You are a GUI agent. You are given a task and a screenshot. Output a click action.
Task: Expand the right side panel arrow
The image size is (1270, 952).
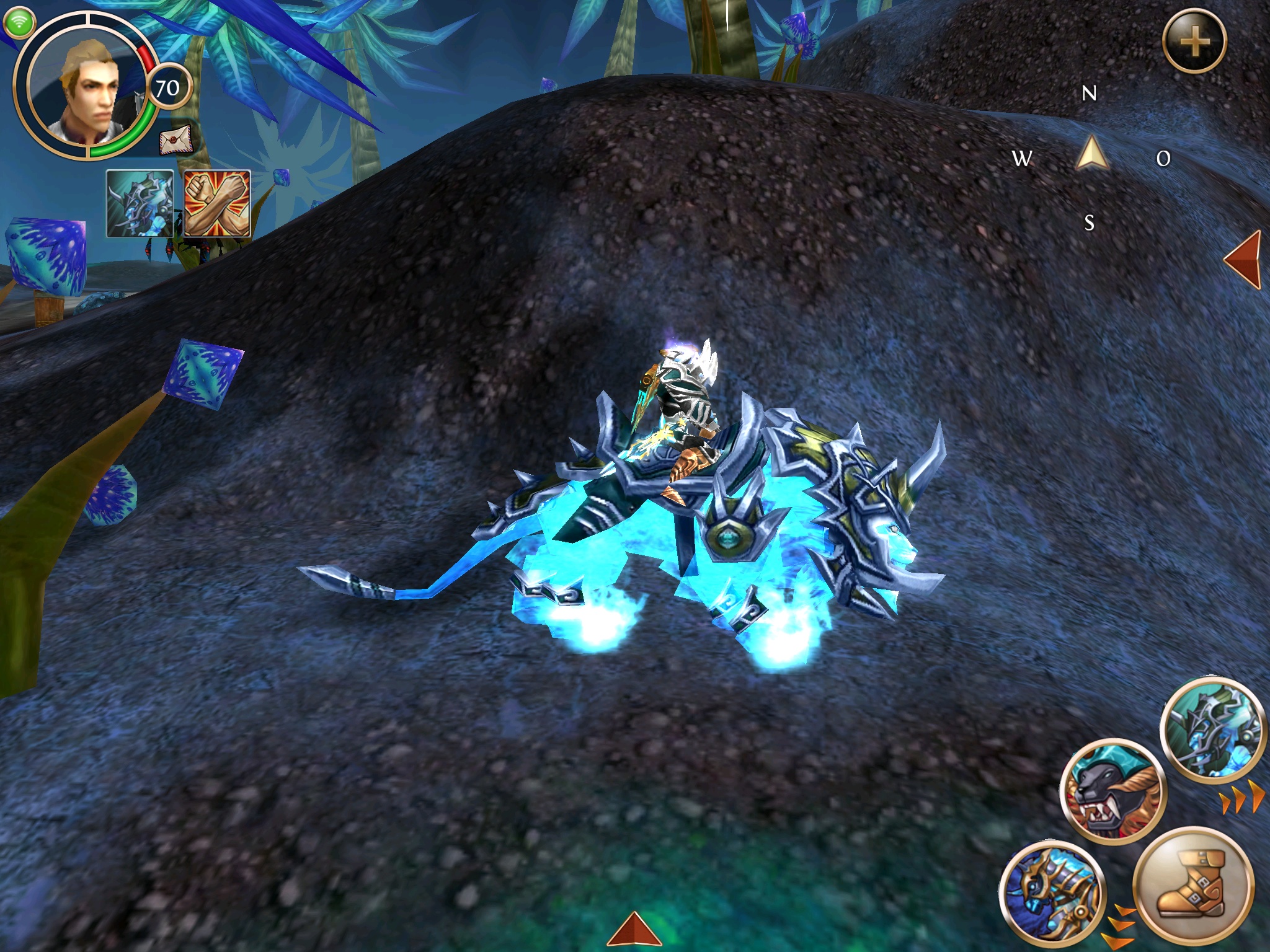click(x=1244, y=260)
